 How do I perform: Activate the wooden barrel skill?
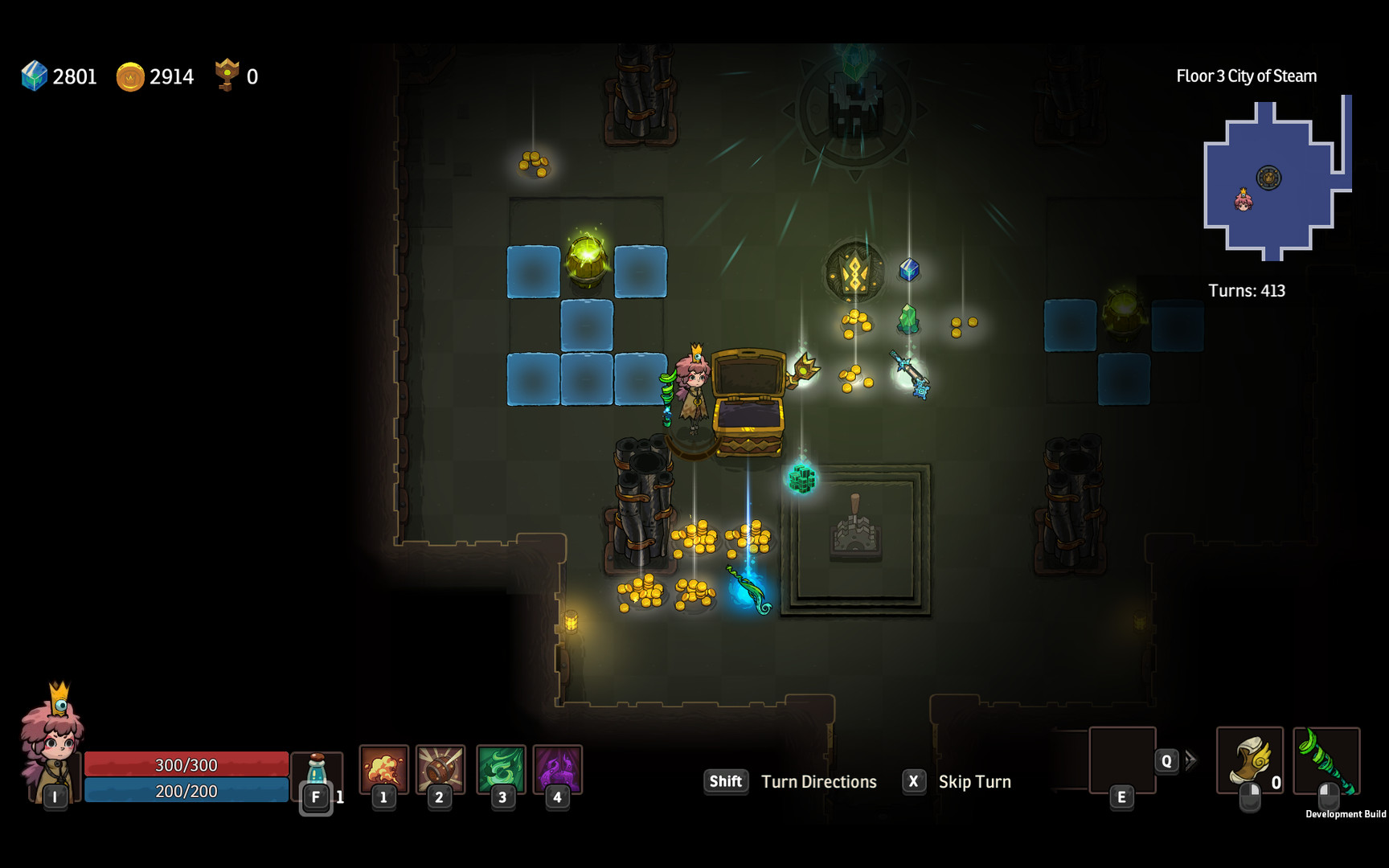(440, 768)
